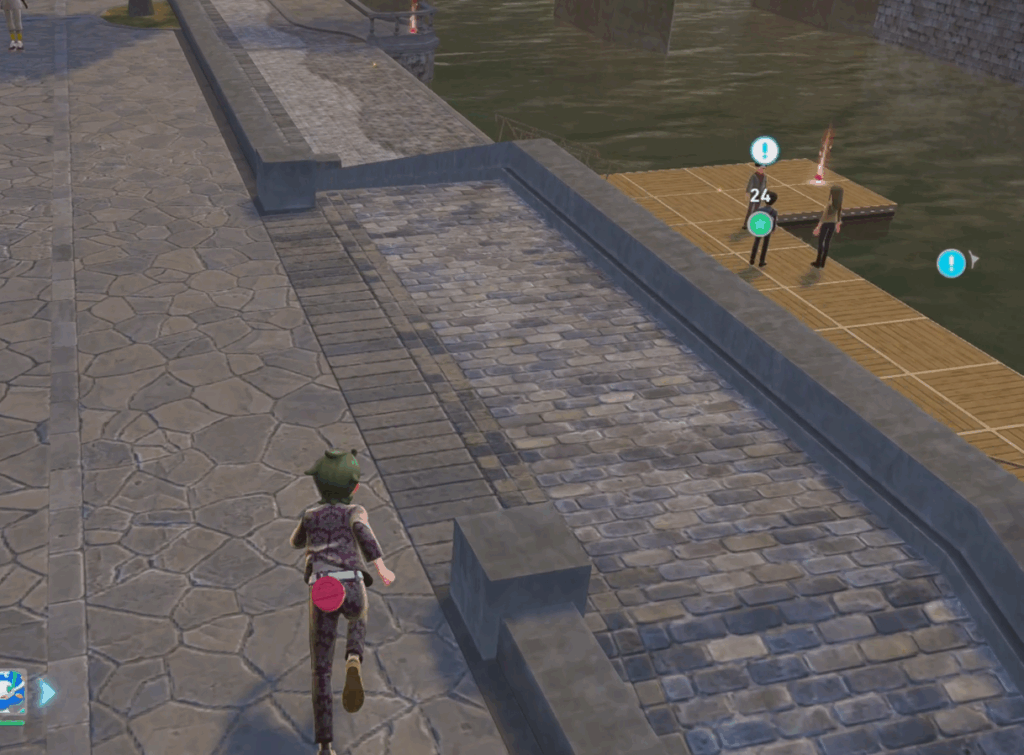The width and height of the screenshot is (1024, 755).
Task: Click the solid blue exclamation marker over water
Action: [x=951, y=263]
